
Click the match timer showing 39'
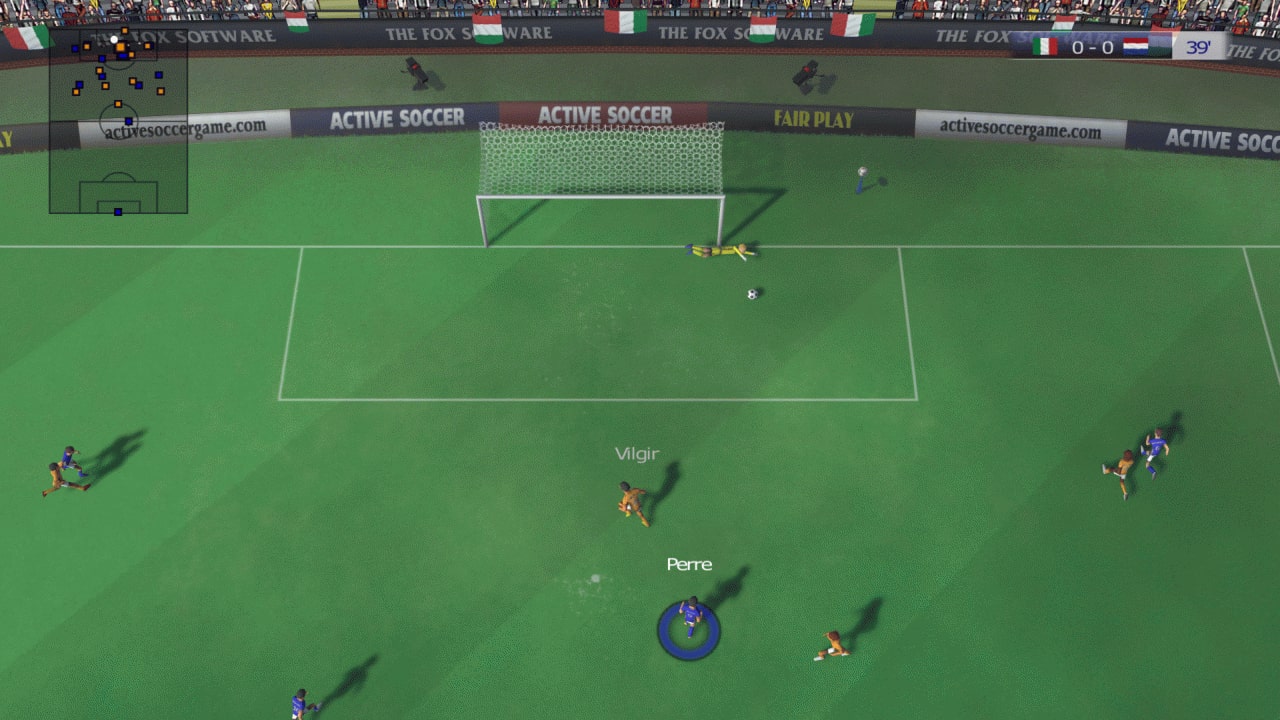coord(1199,46)
